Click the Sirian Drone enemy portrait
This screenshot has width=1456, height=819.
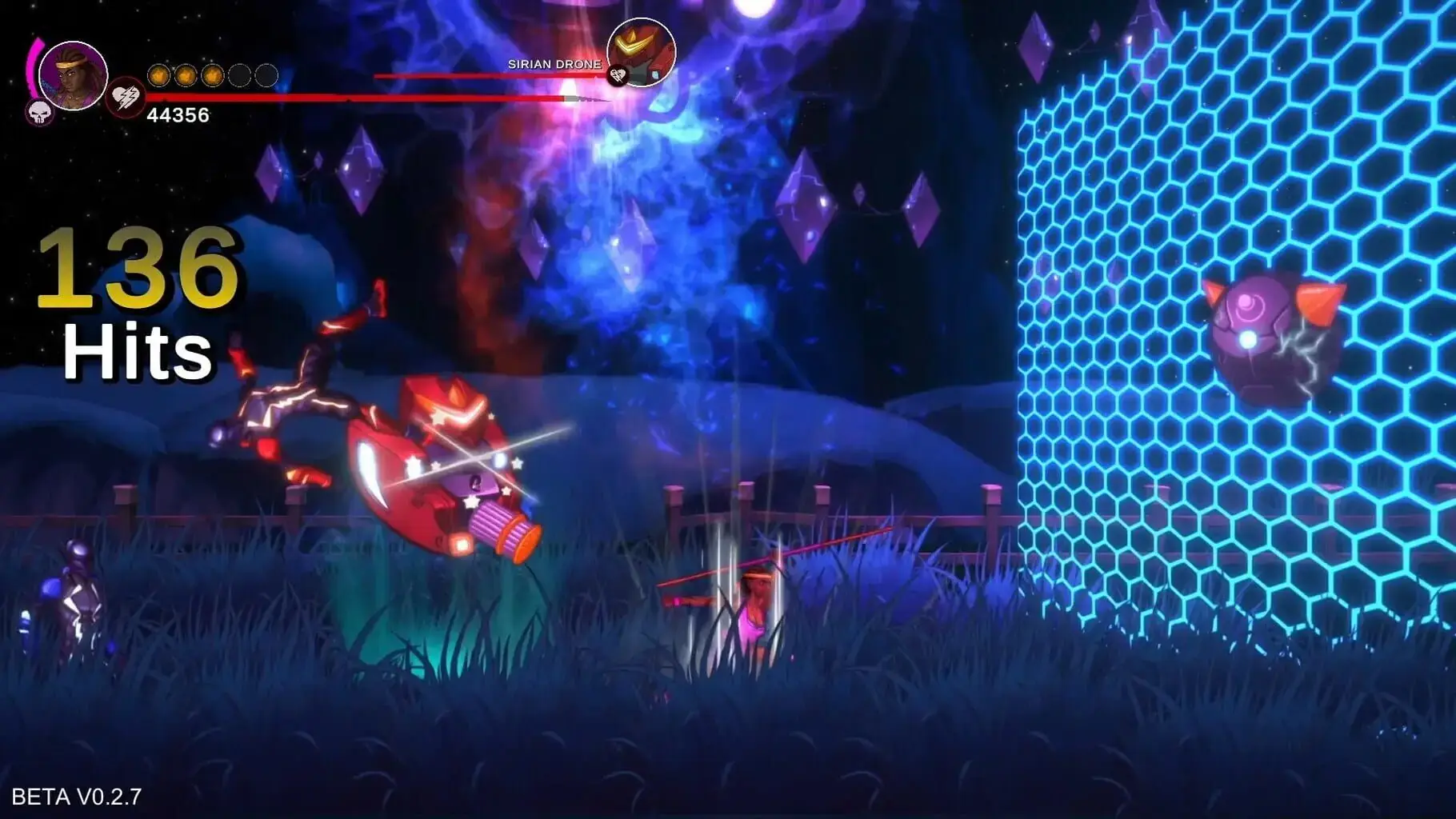click(642, 51)
